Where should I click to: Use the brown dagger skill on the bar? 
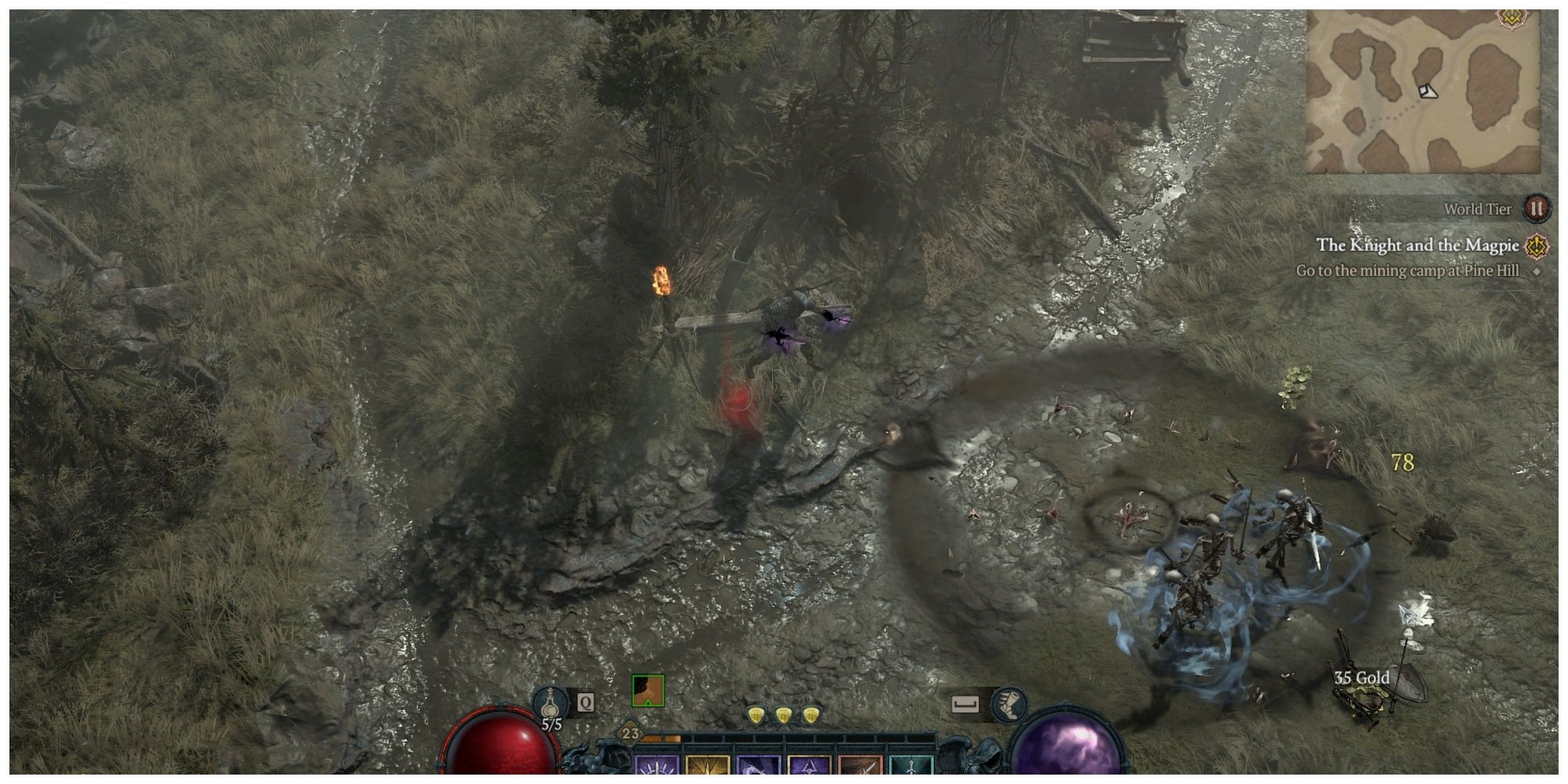pos(860,772)
